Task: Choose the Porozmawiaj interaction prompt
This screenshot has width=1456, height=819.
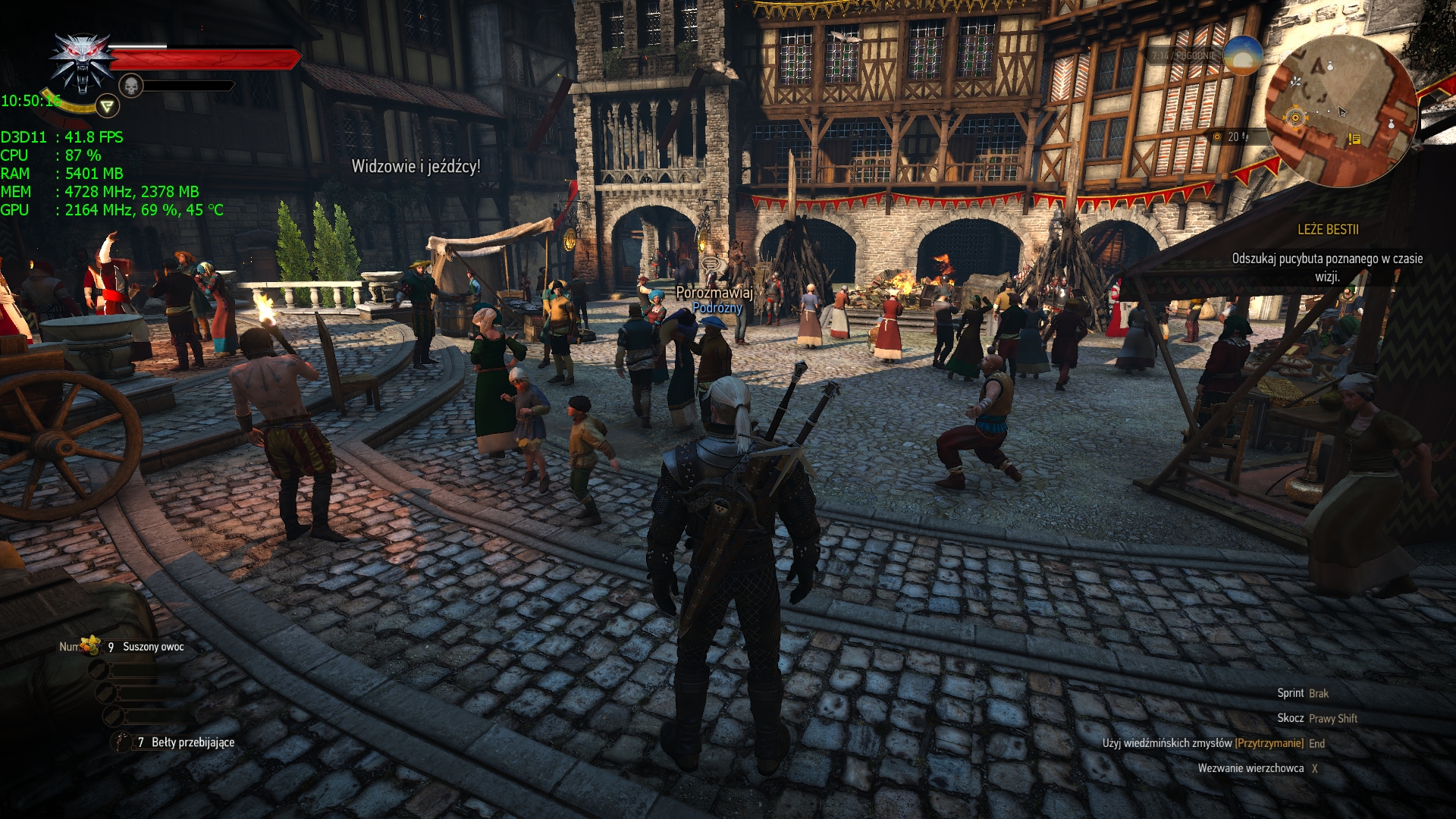Action: point(714,292)
